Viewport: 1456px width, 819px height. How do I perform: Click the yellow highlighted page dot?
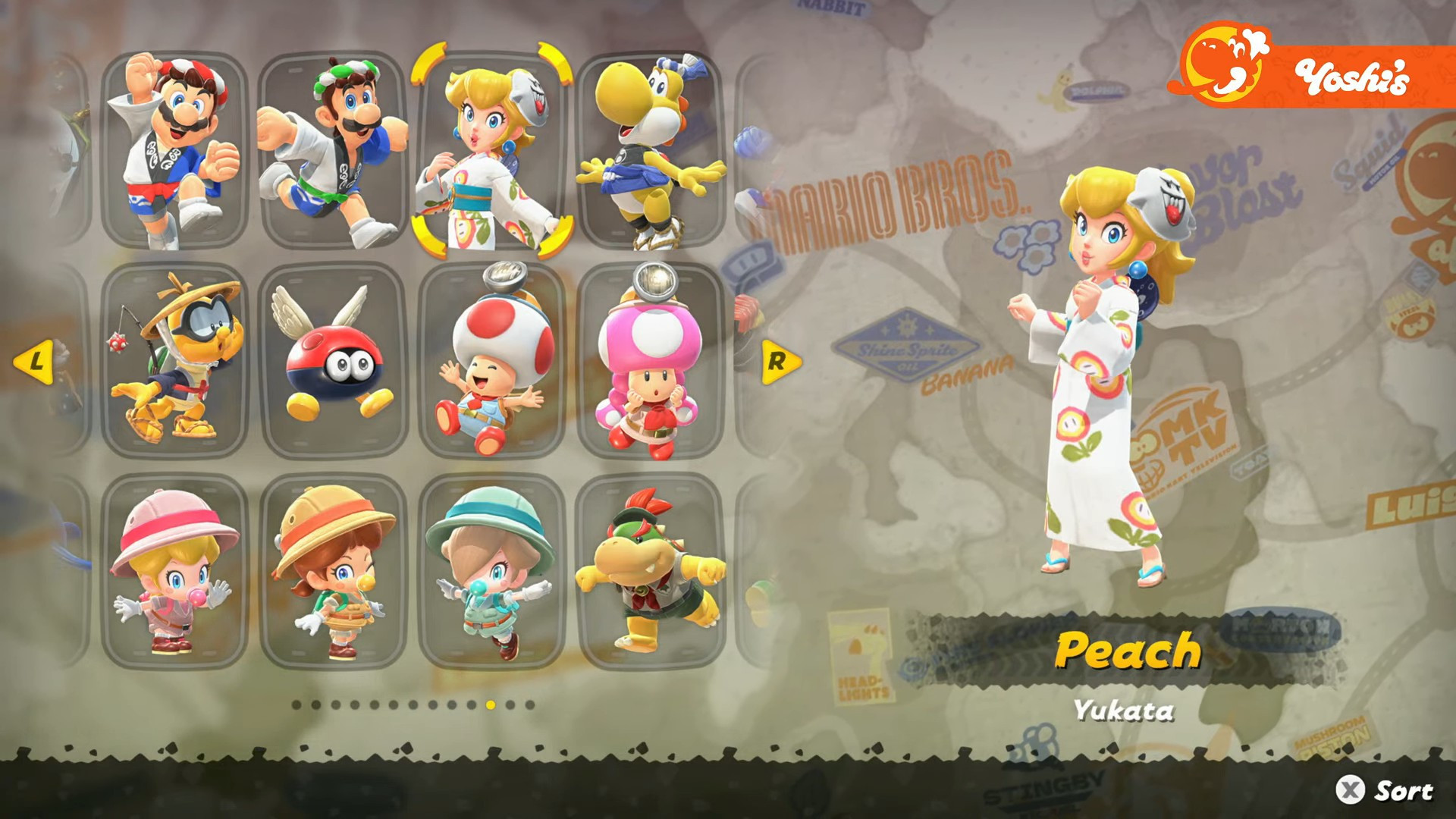tap(489, 706)
